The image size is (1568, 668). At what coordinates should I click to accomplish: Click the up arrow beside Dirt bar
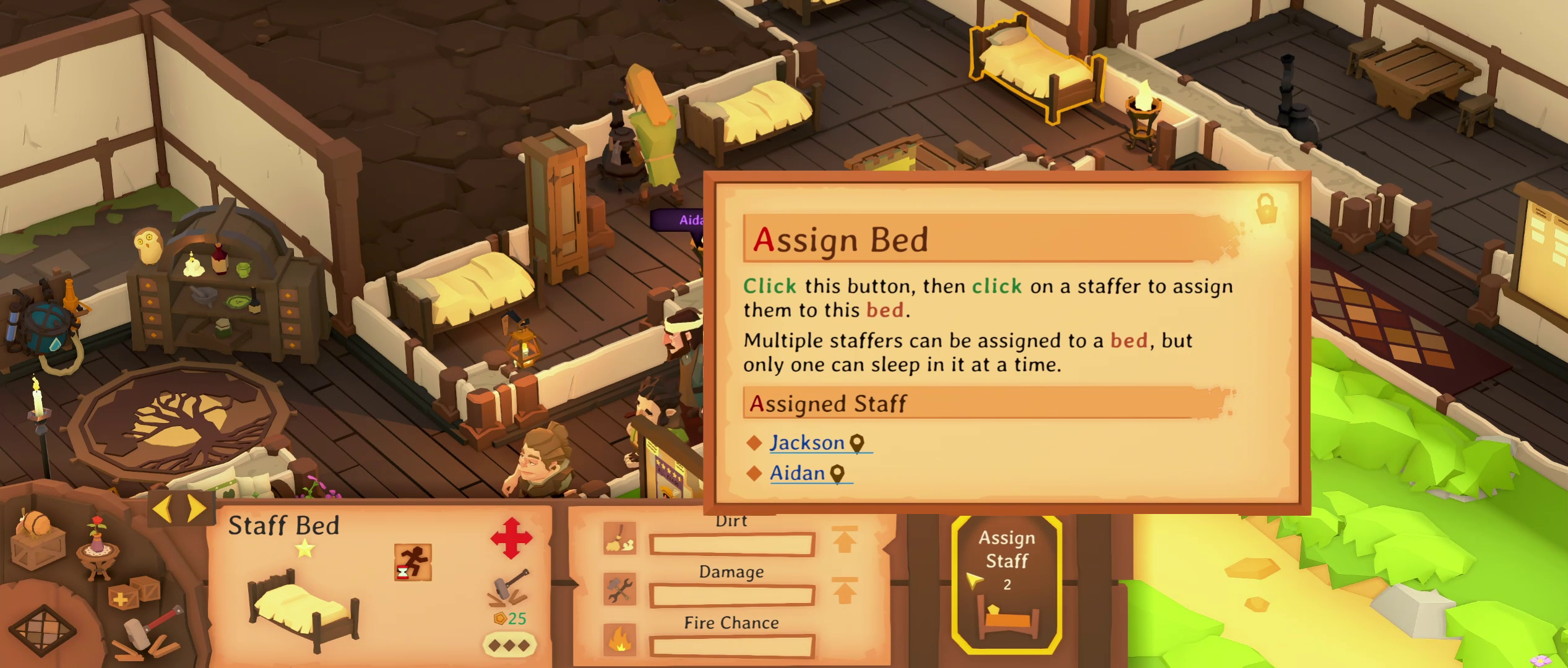click(845, 539)
